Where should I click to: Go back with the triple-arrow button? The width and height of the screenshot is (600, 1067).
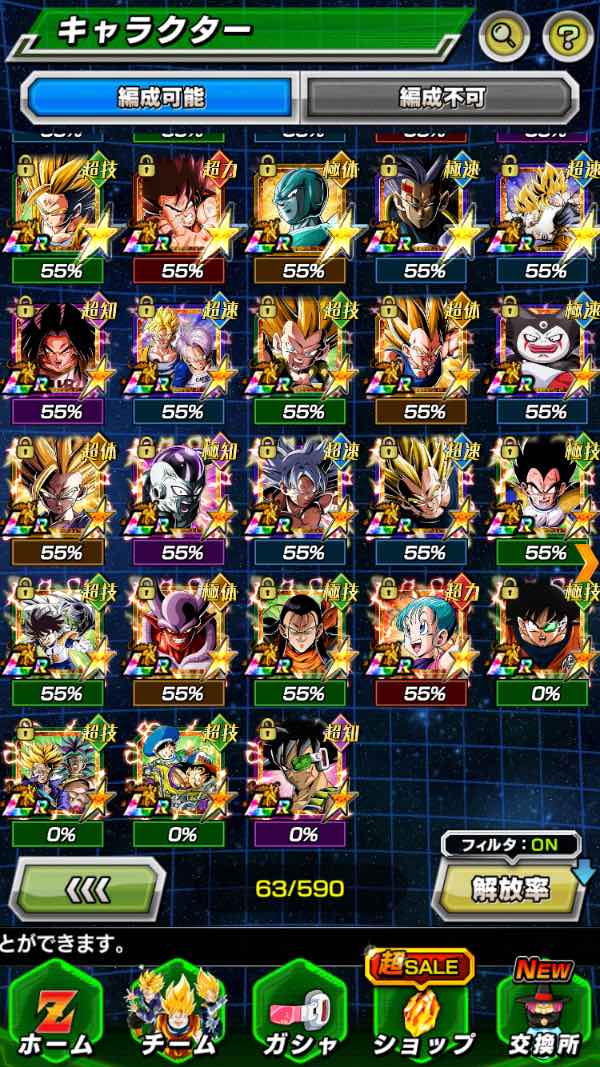pyautogui.click(x=87, y=888)
